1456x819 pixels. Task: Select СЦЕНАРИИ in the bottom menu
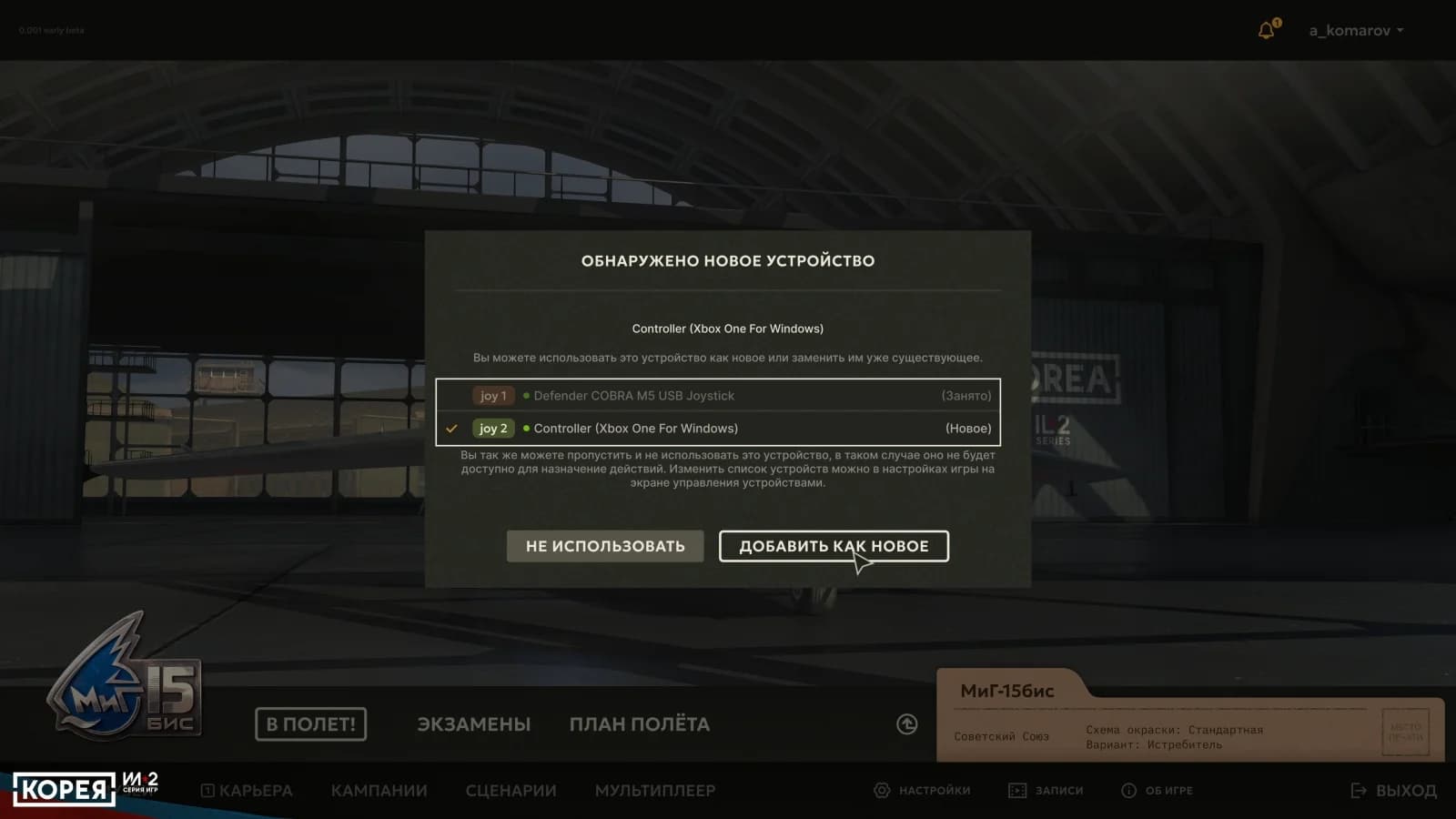click(511, 791)
